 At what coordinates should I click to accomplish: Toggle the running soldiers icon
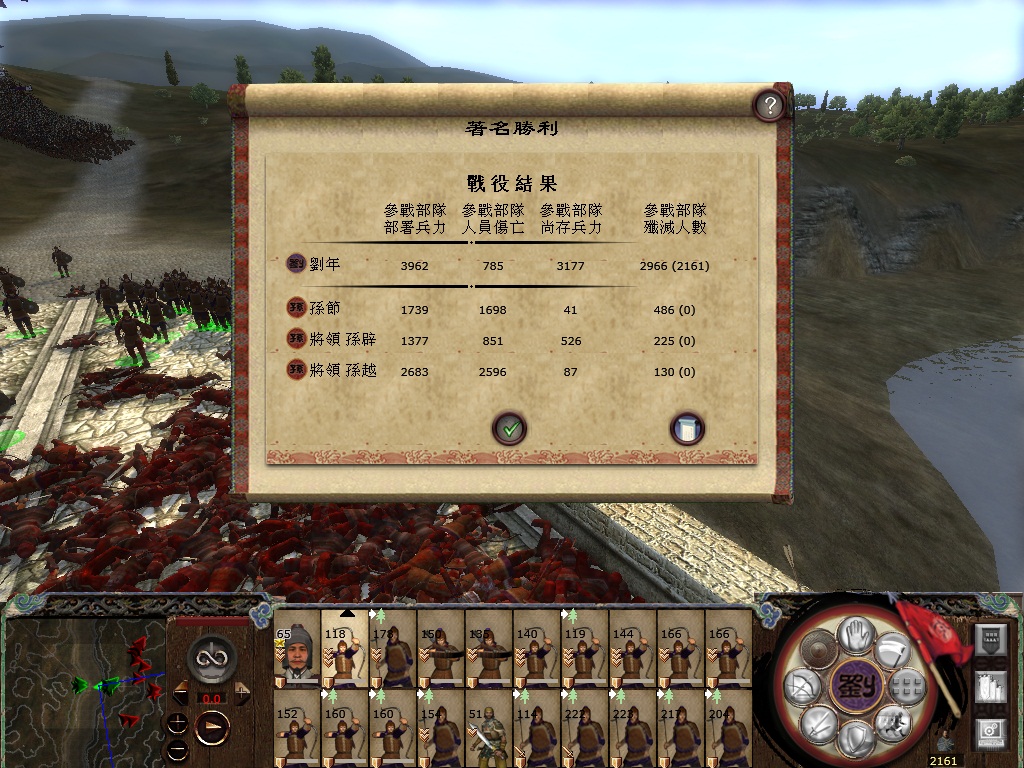click(x=891, y=722)
